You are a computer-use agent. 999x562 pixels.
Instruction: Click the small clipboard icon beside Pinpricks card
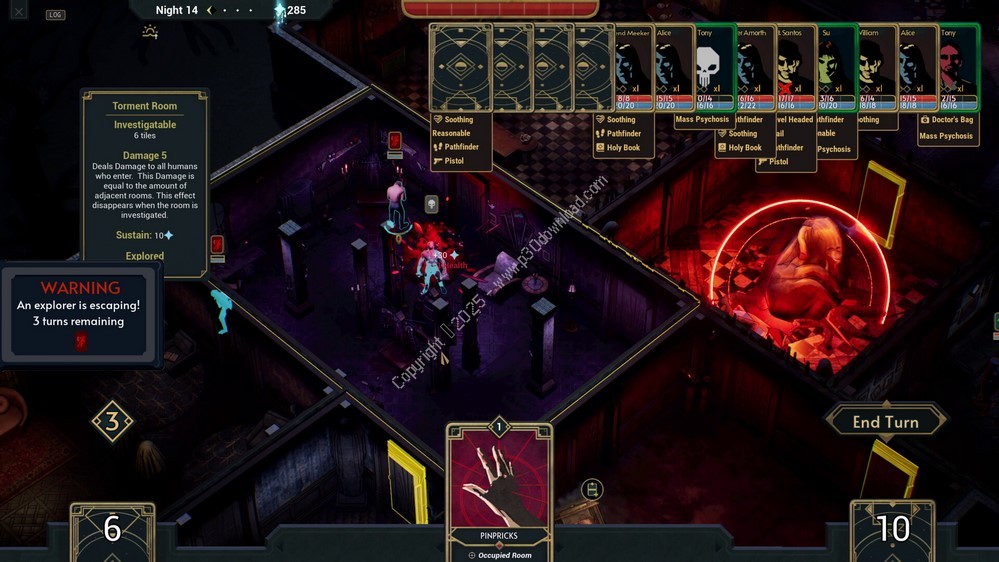tap(592, 489)
